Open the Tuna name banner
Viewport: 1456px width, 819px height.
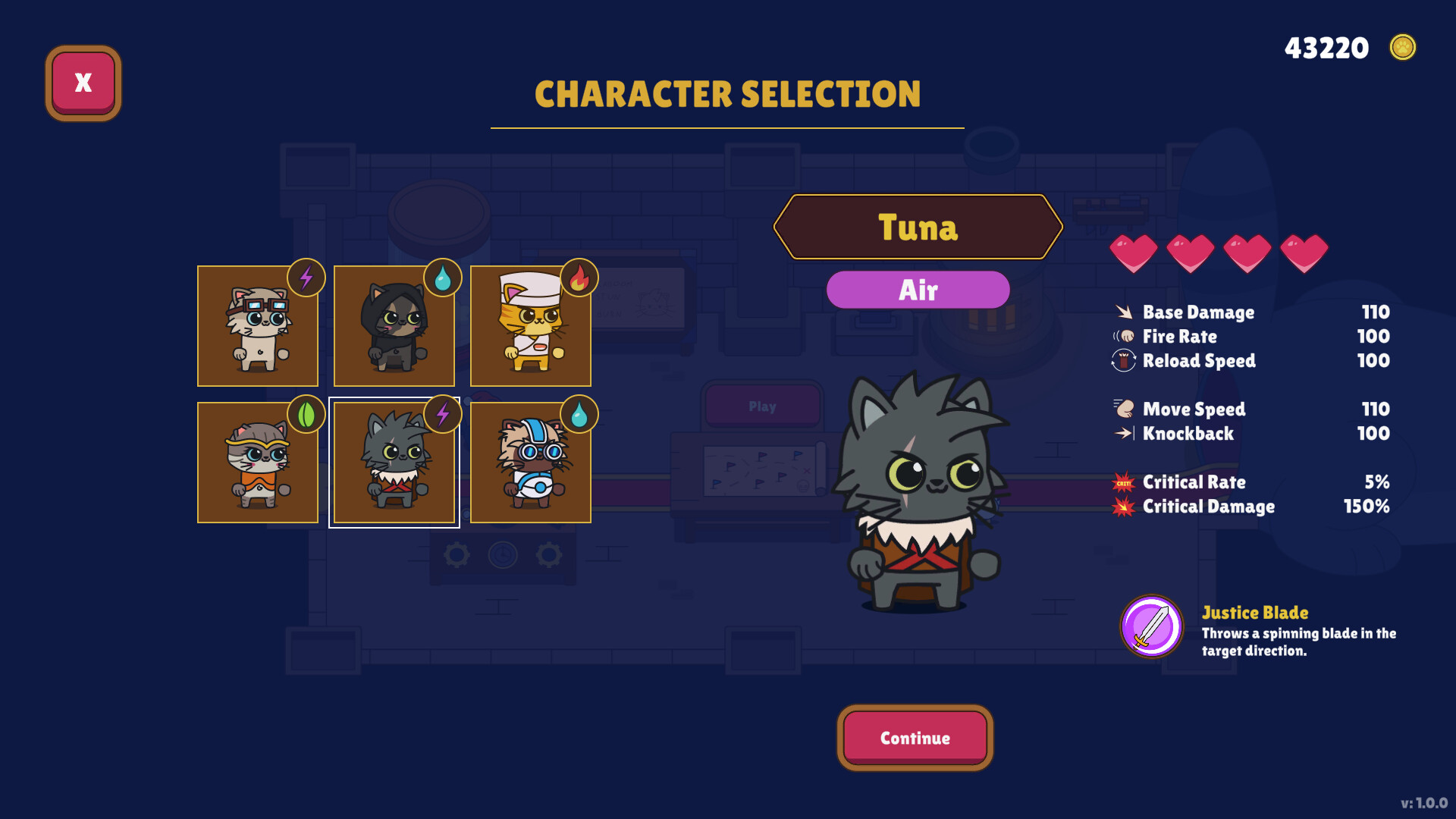pyautogui.click(x=918, y=227)
